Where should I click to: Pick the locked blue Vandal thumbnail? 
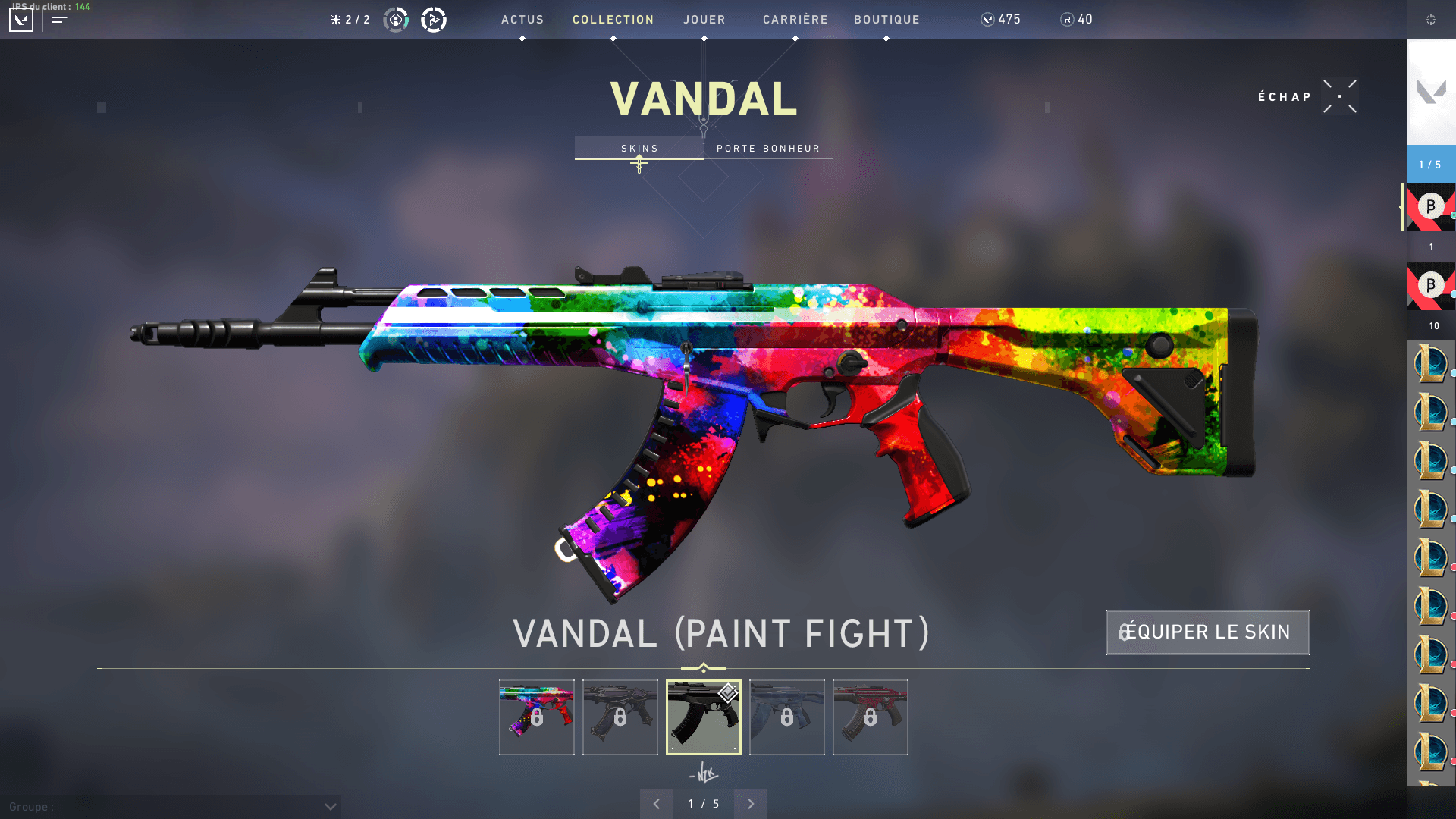[x=787, y=717]
